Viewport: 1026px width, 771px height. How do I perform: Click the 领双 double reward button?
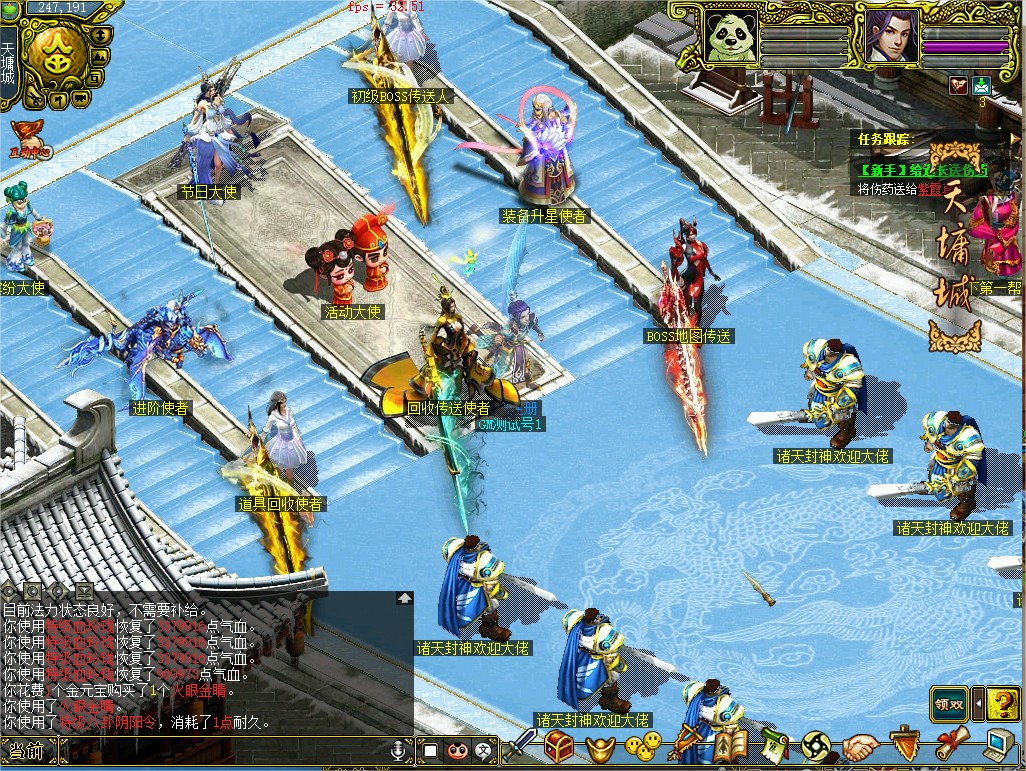coord(949,704)
